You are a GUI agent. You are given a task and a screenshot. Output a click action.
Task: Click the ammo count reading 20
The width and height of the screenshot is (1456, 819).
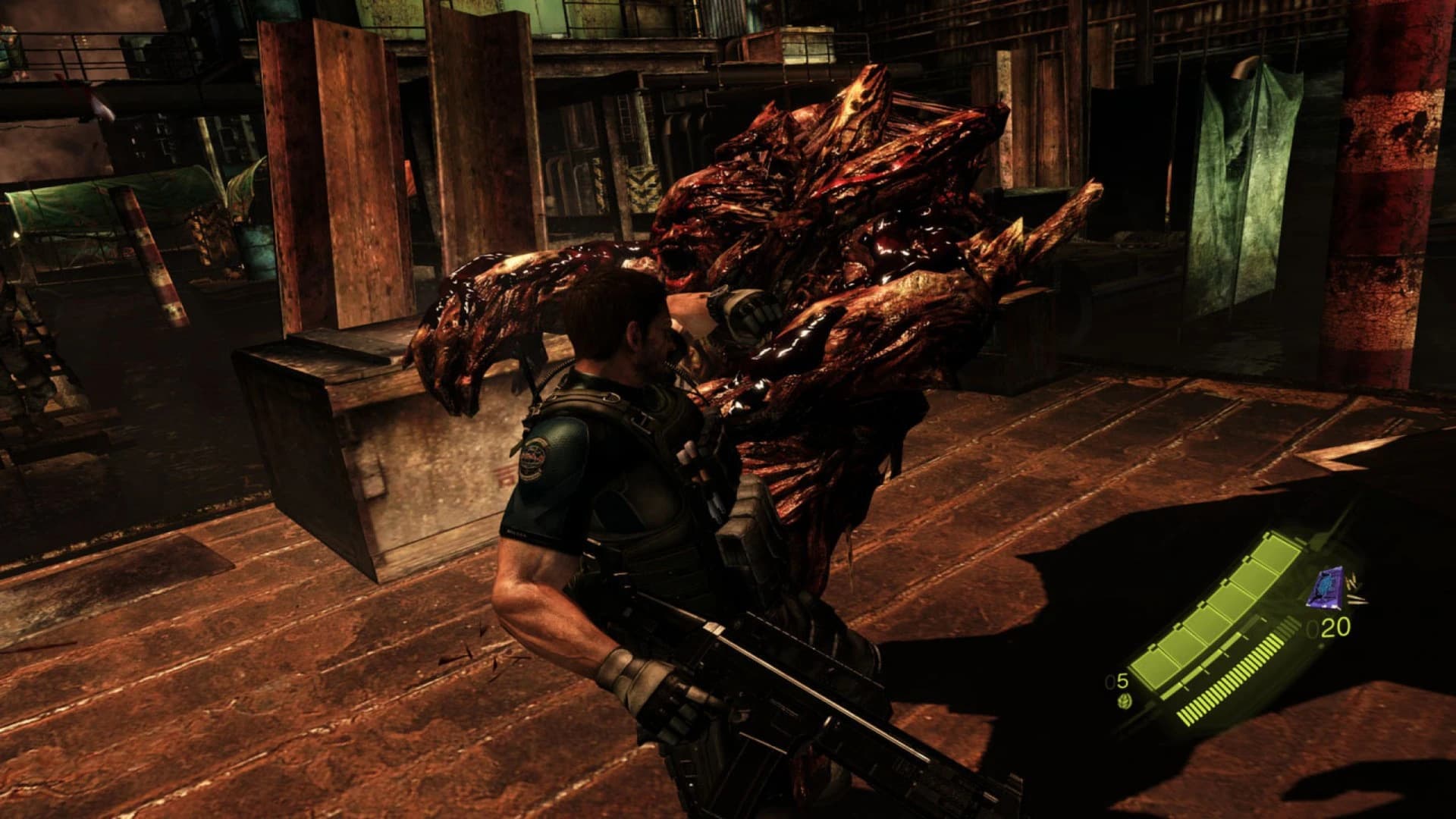pos(1335,629)
